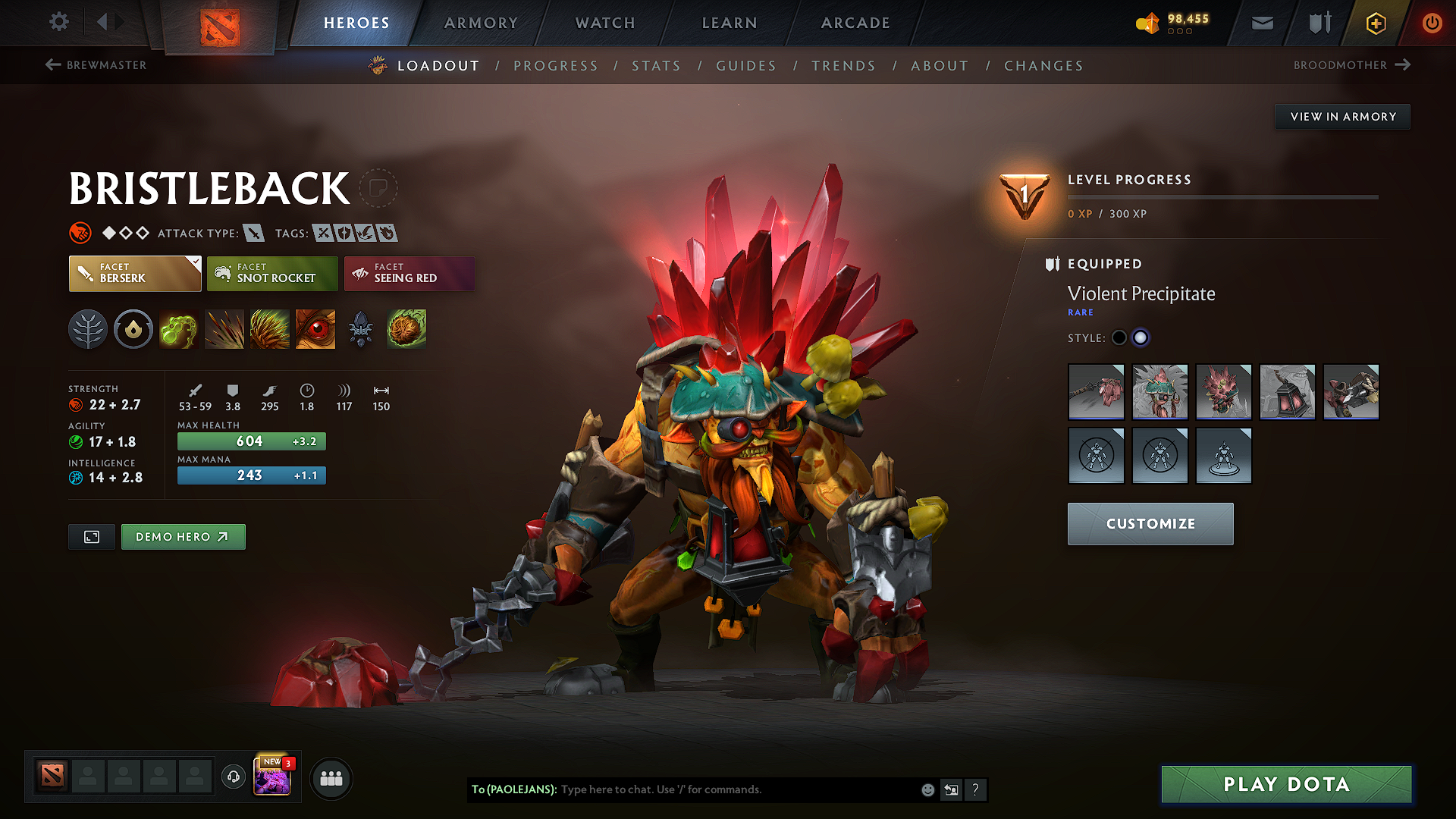Switch to the Snot Rocket facet

[x=271, y=274]
